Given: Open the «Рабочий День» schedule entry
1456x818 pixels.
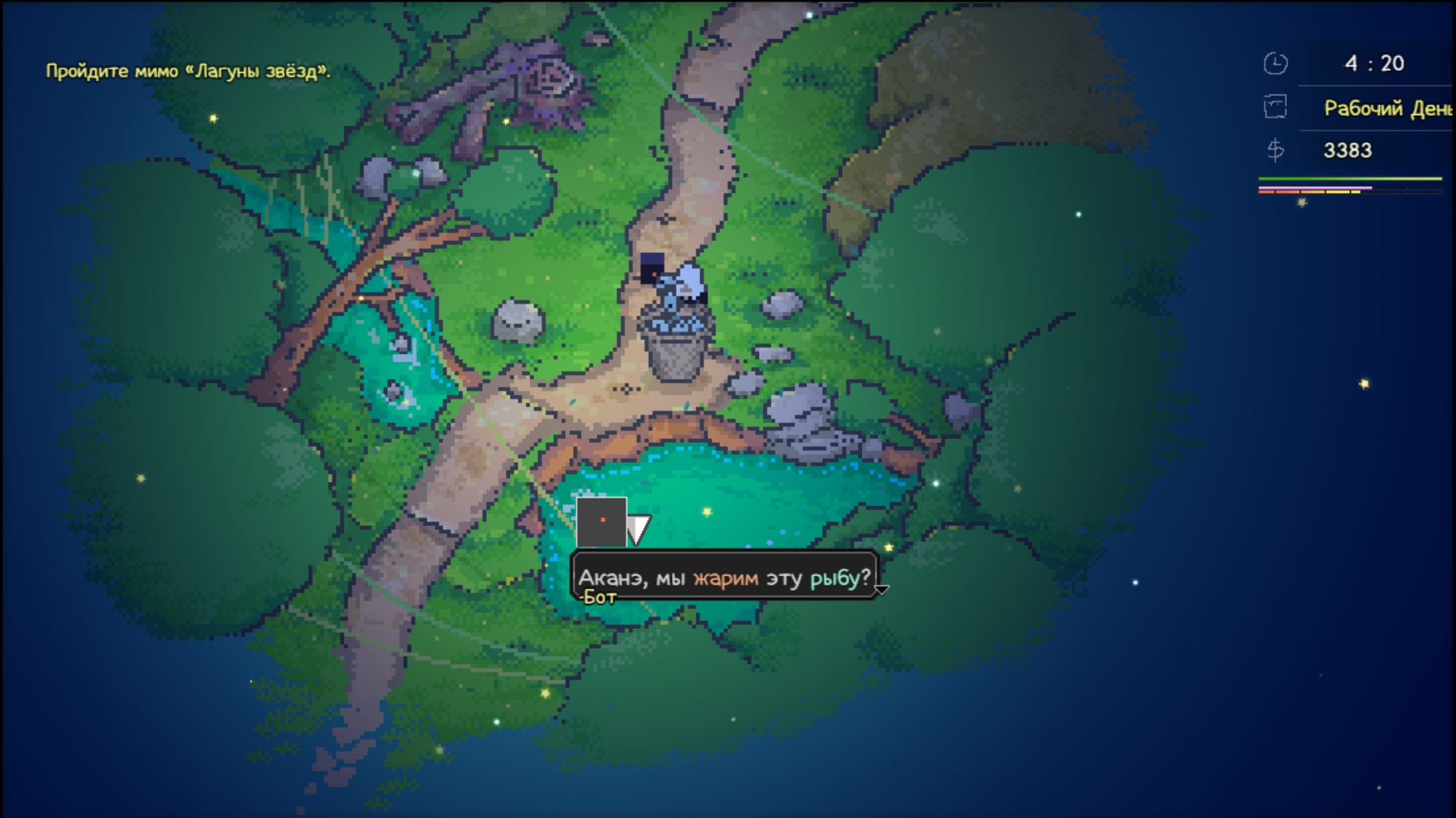Looking at the screenshot, I should coord(1386,108).
